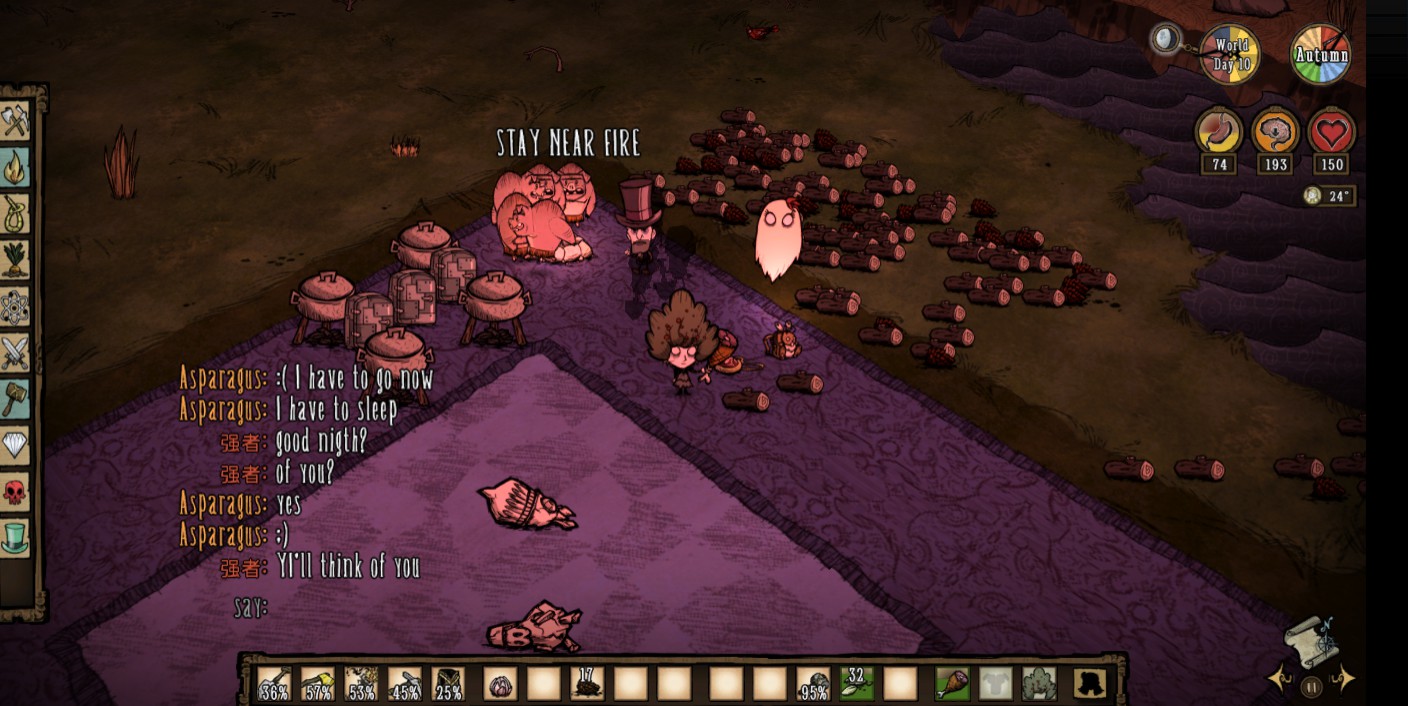Click the pause button
The image size is (1408, 706).
pyautogui.click(x=1312, y=686)
